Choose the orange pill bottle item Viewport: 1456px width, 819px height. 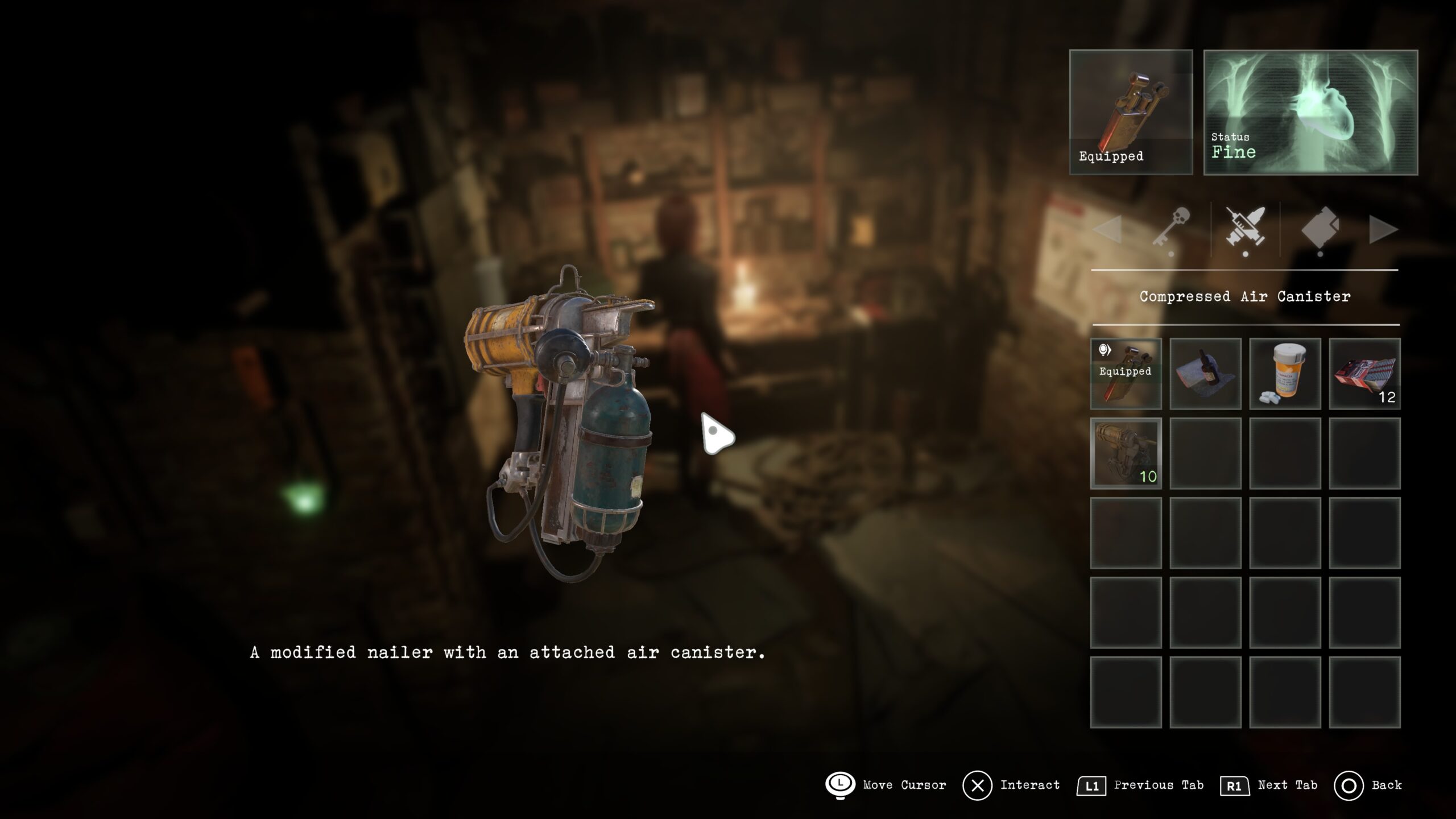click(1285, 374)
